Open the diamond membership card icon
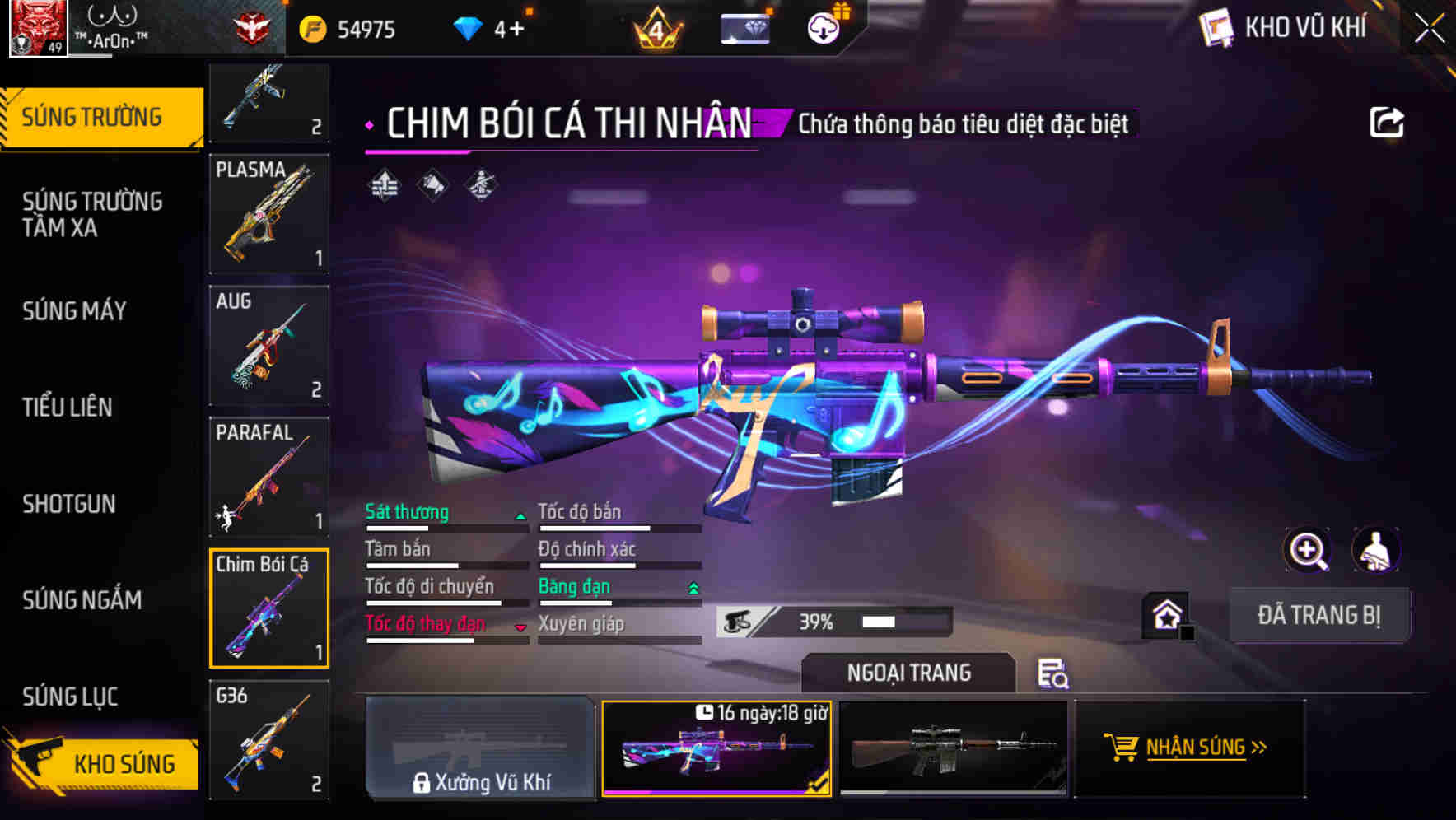 [x=744, y=27]
